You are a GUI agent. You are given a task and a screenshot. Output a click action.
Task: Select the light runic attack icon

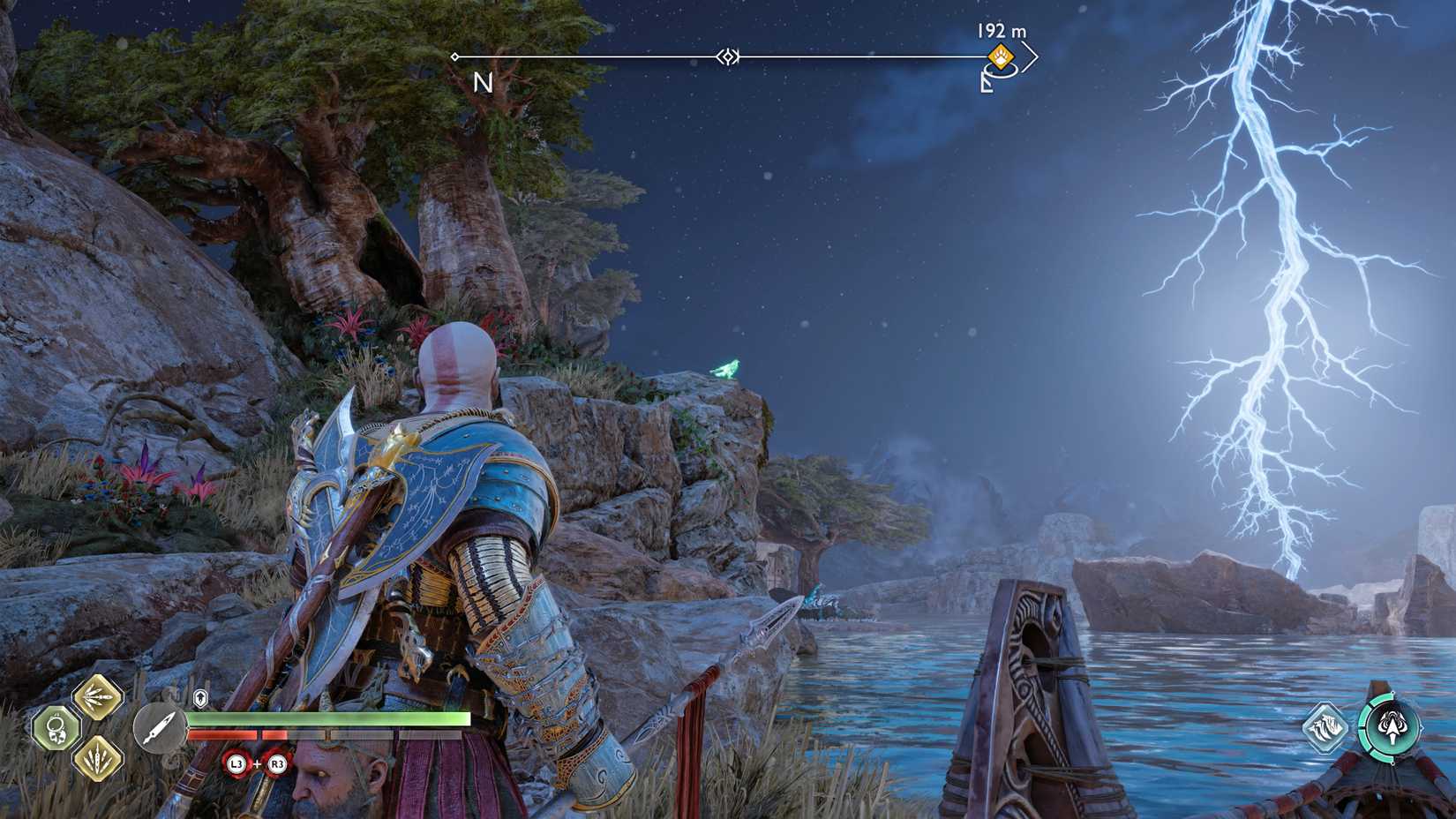[97, 697]
